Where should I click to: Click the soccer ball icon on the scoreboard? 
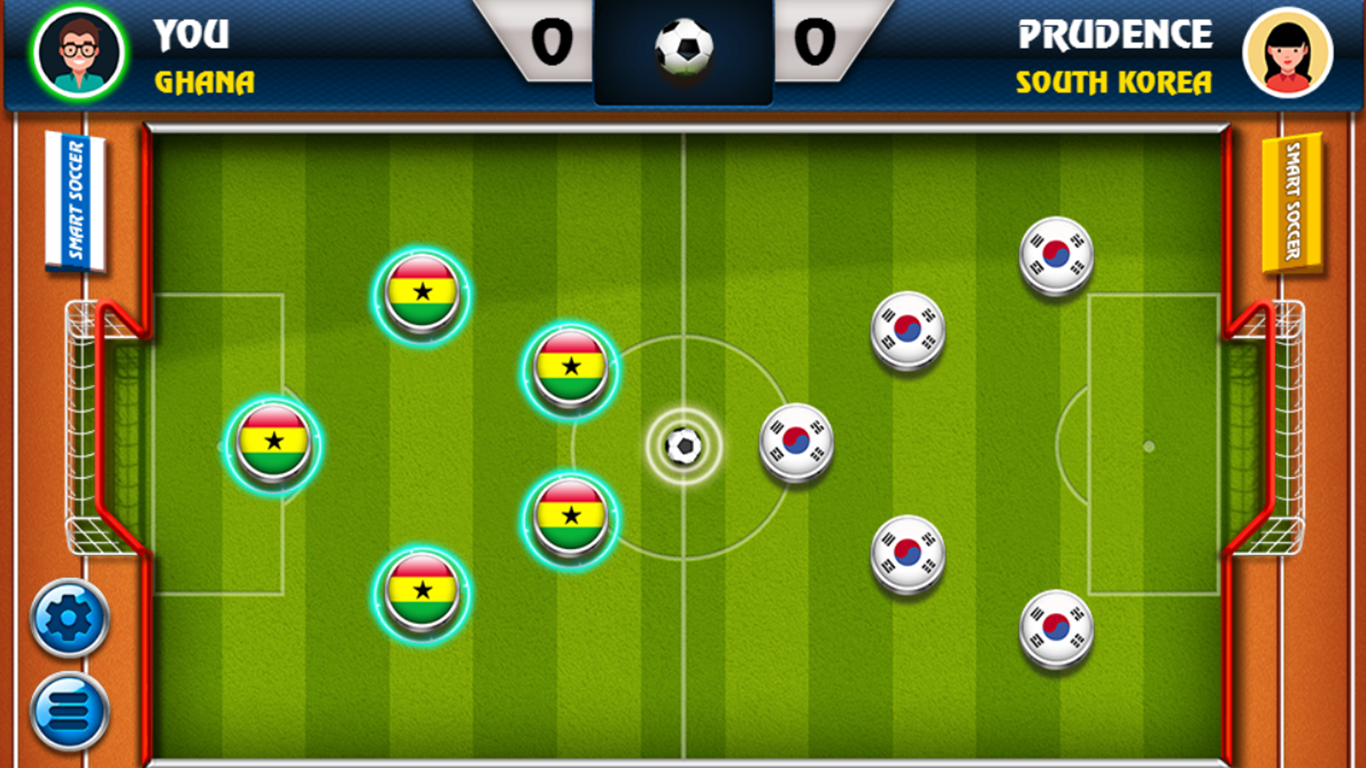[x=684, y=44]
